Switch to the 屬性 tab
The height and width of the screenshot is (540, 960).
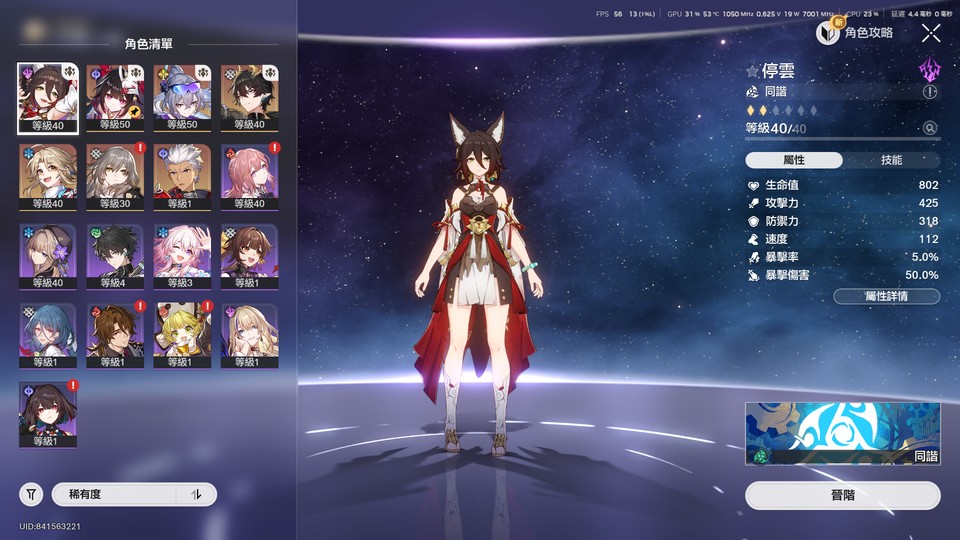794,160
